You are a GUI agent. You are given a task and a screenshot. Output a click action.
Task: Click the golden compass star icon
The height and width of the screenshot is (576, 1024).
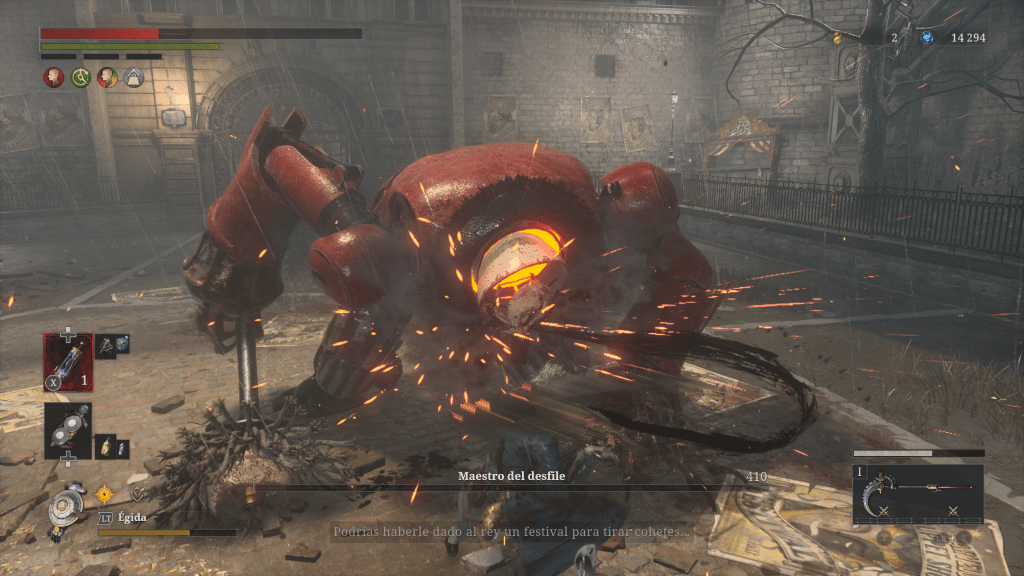click(x=104, y=492)
